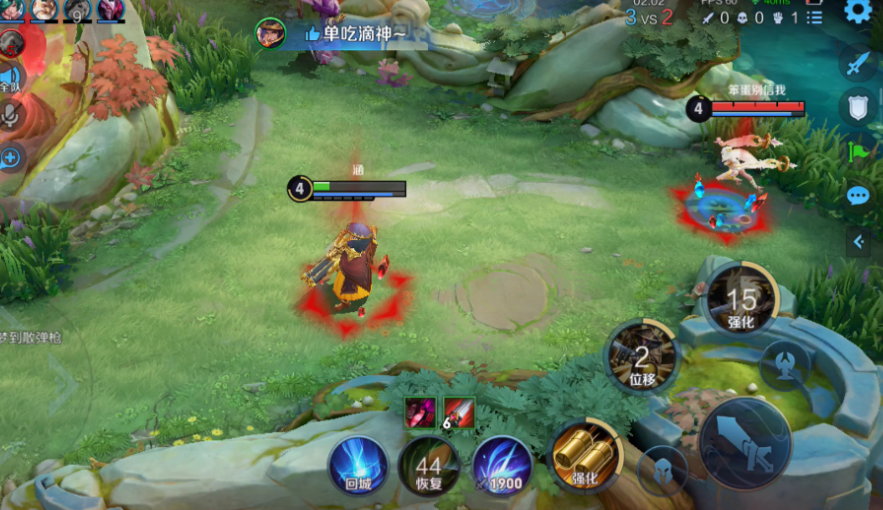Activate the ultimate 强化 skill on cooldown 15
This screenshot has height=510, width=883.
[x=741, y=298]
